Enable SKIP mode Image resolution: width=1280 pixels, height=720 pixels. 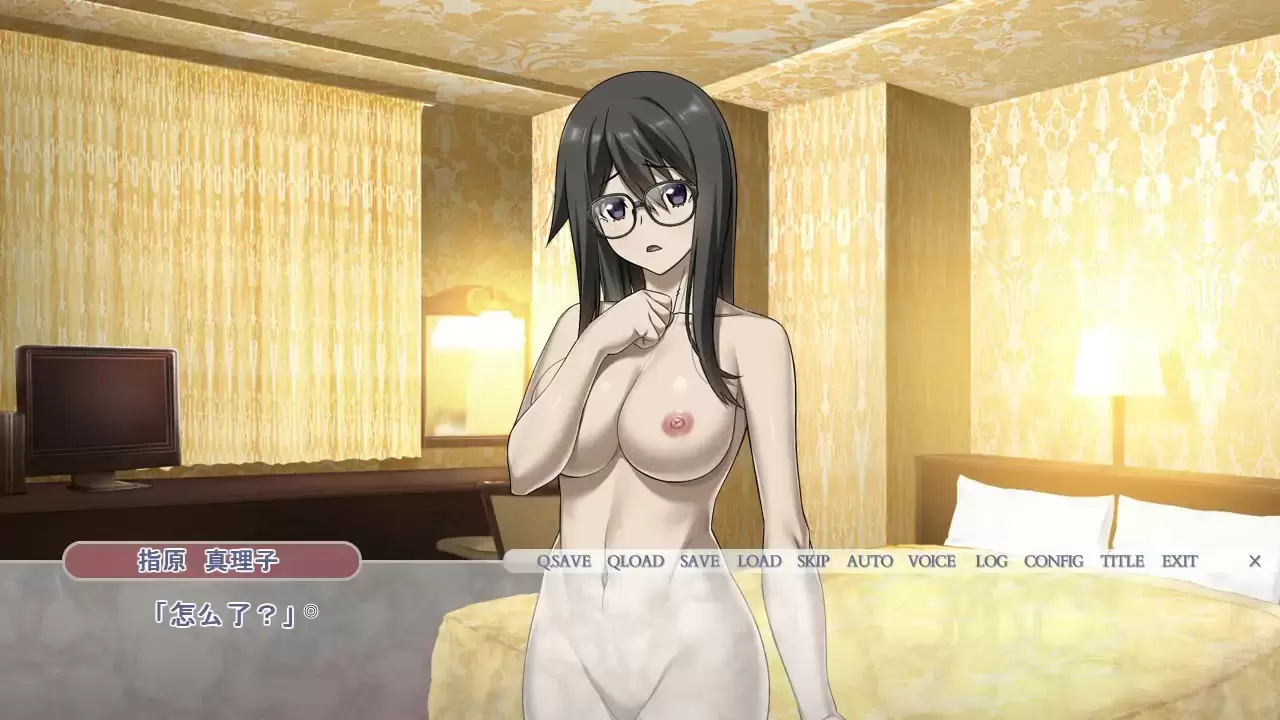point(812,561)
